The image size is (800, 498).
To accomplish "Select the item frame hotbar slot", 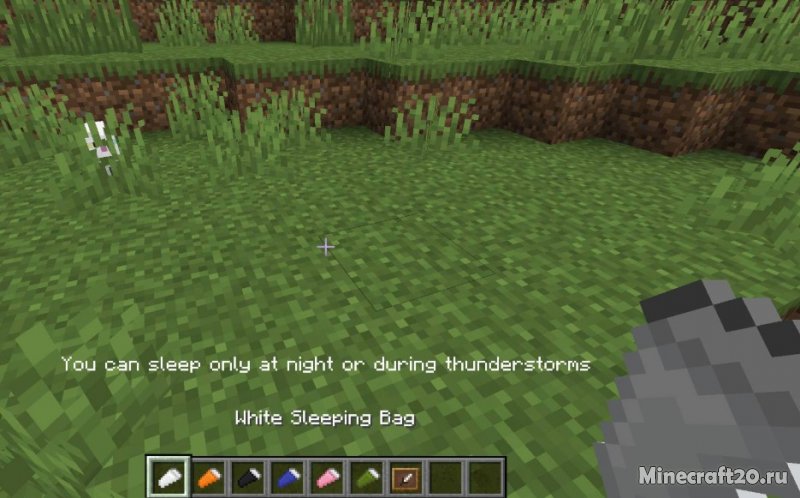I will (405, 476).
